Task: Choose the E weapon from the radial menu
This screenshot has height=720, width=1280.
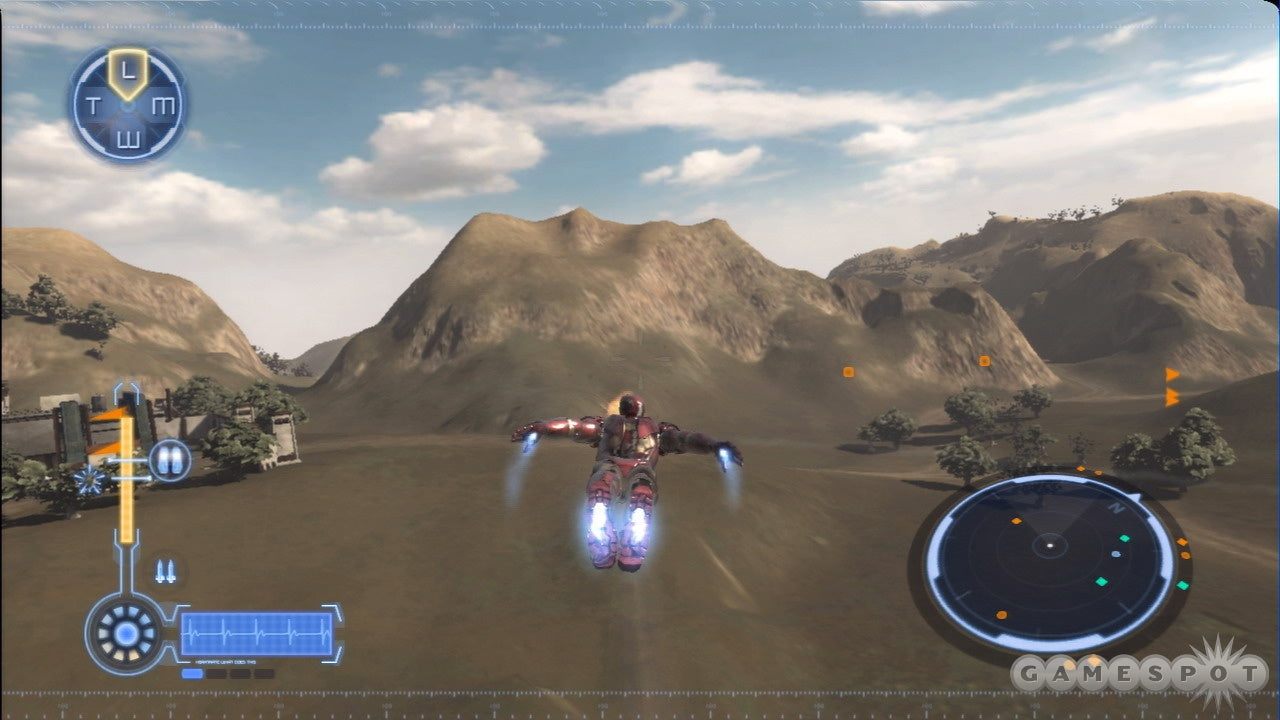Action: 130,138
